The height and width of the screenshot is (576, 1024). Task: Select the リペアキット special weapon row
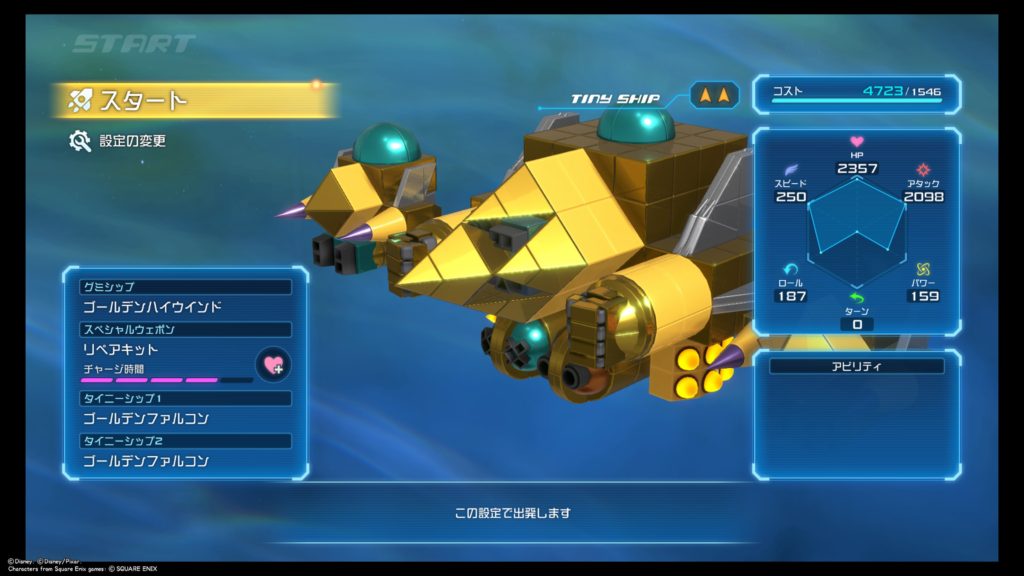(165, 350)
